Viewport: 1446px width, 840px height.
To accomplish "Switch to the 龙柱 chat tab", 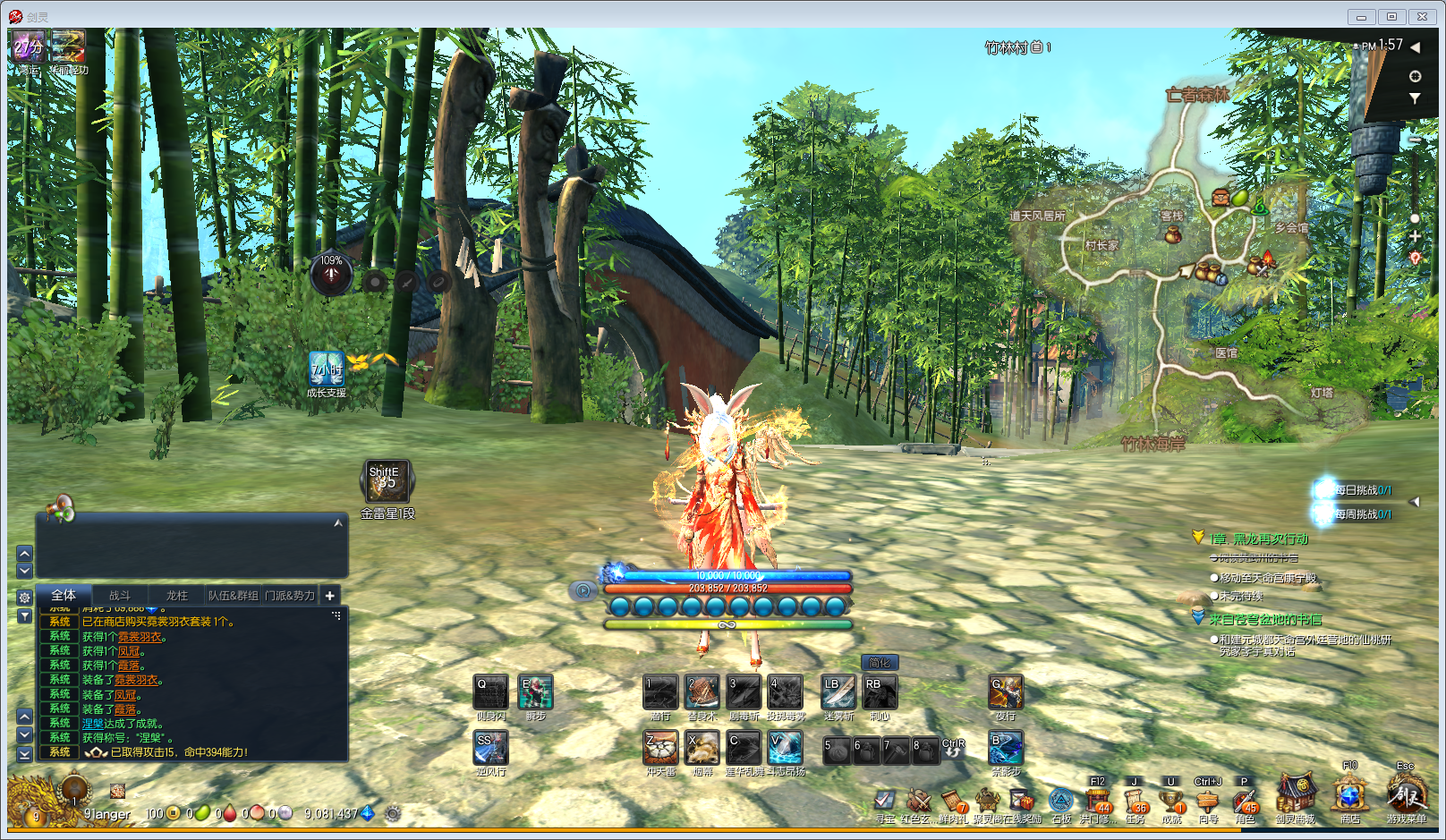I will (176, 596).
